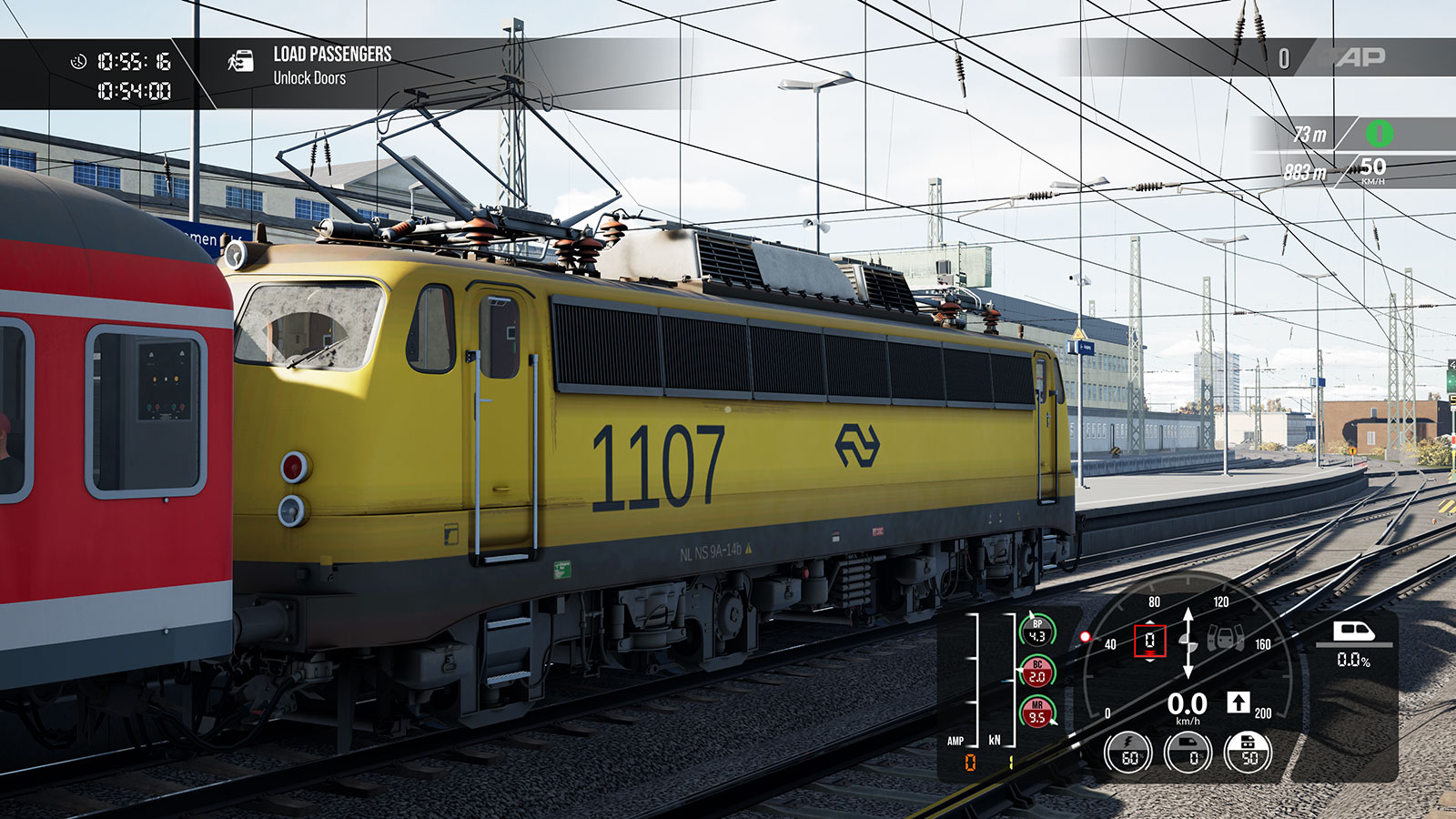Click the MR main reservoir gauge
Viewport: 1456px width, 819px height.
click(x=1036, y=713)
